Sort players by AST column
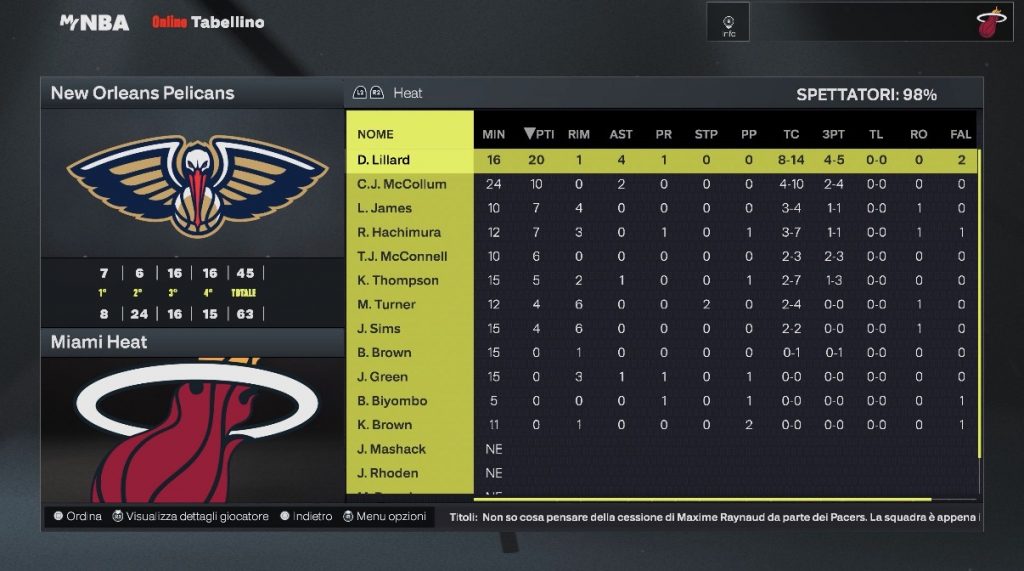1024x571 pixels. point(621,134)
